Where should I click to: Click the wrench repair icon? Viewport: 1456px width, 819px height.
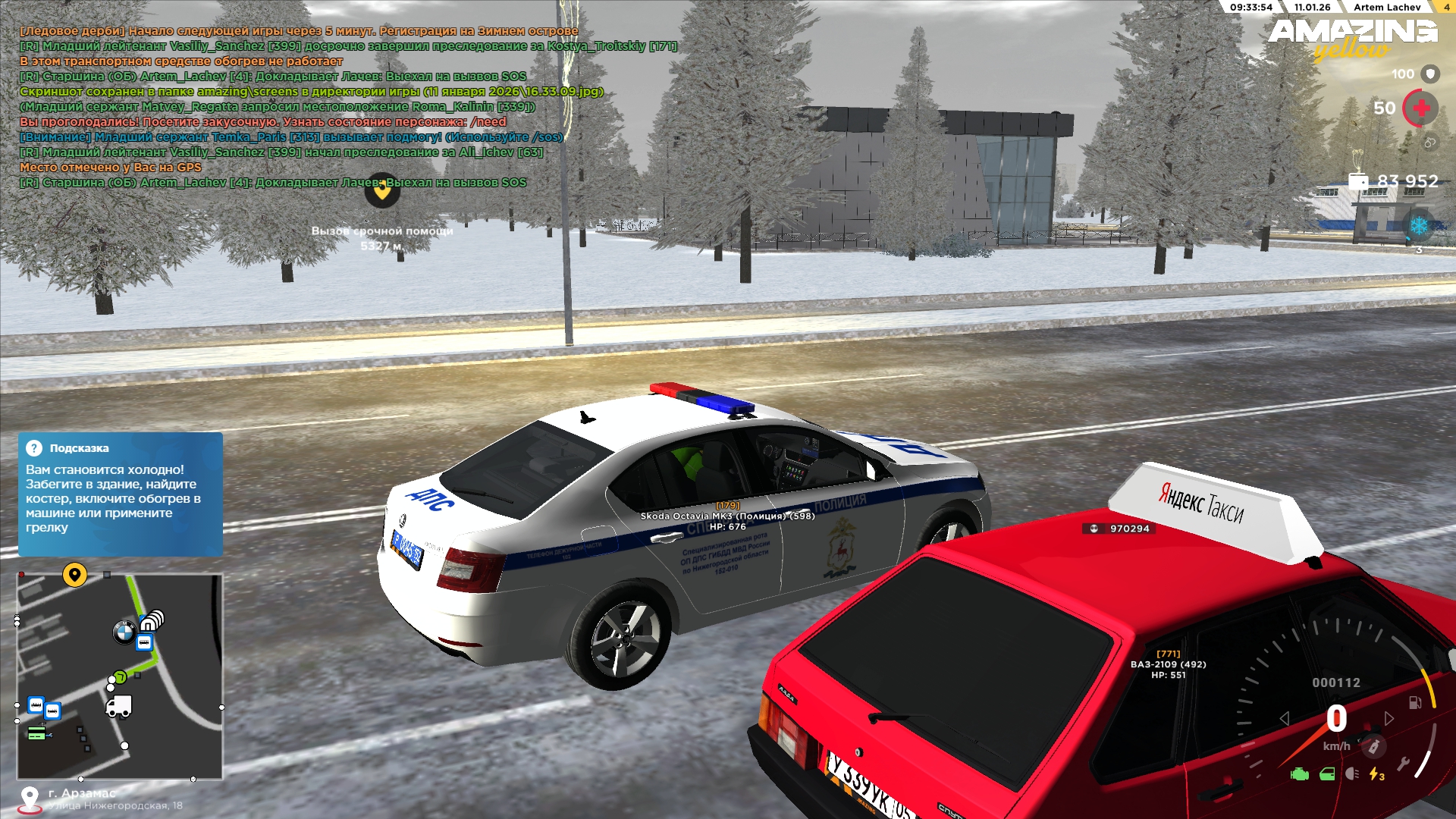[x=1403, y=764]
